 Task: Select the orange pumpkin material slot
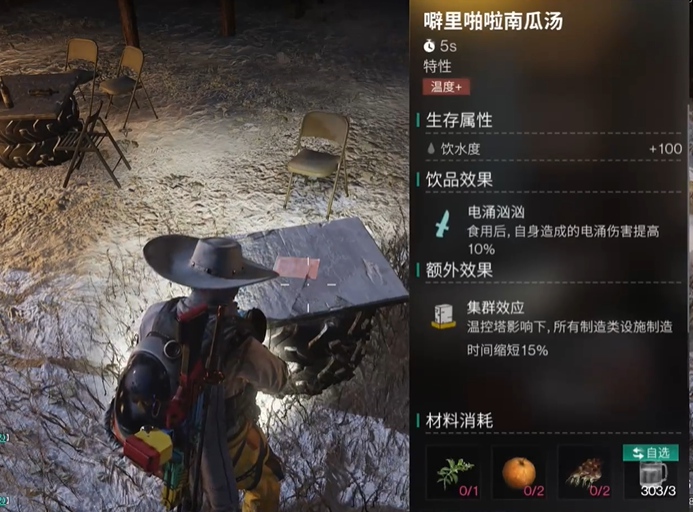click(518, 472)
